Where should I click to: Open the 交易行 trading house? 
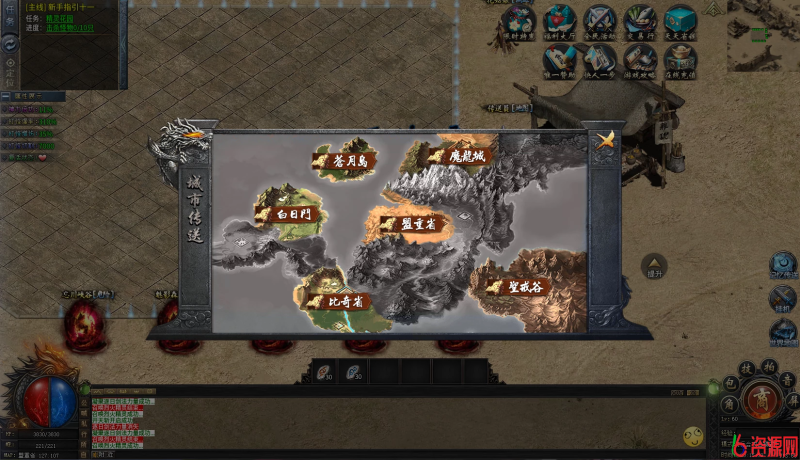coord(640,22)
